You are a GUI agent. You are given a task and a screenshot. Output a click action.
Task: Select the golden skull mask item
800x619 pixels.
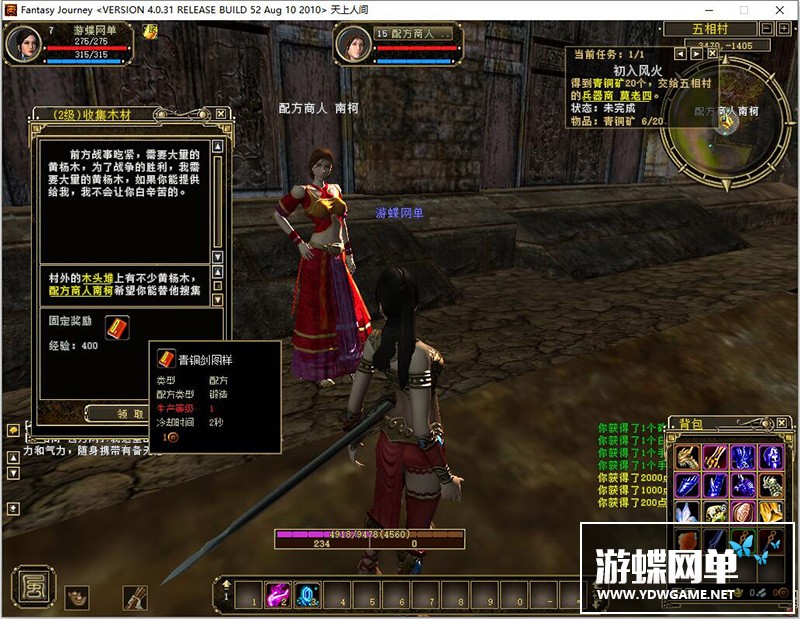(x=715, y=513)
